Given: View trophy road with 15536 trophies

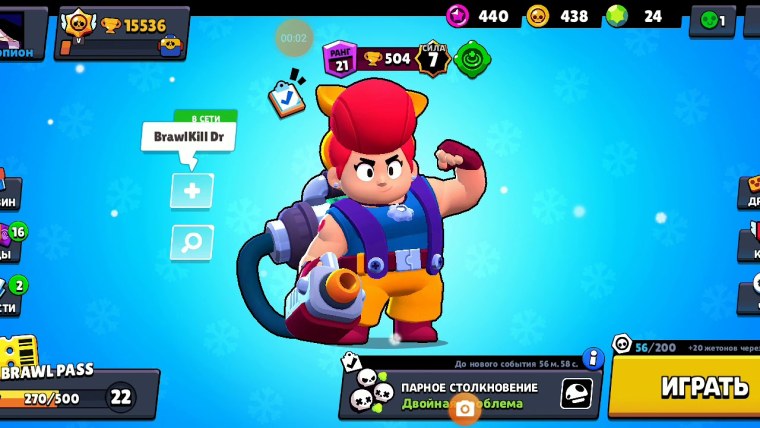Looking at the screenshot, I should (x=122, y=32).
